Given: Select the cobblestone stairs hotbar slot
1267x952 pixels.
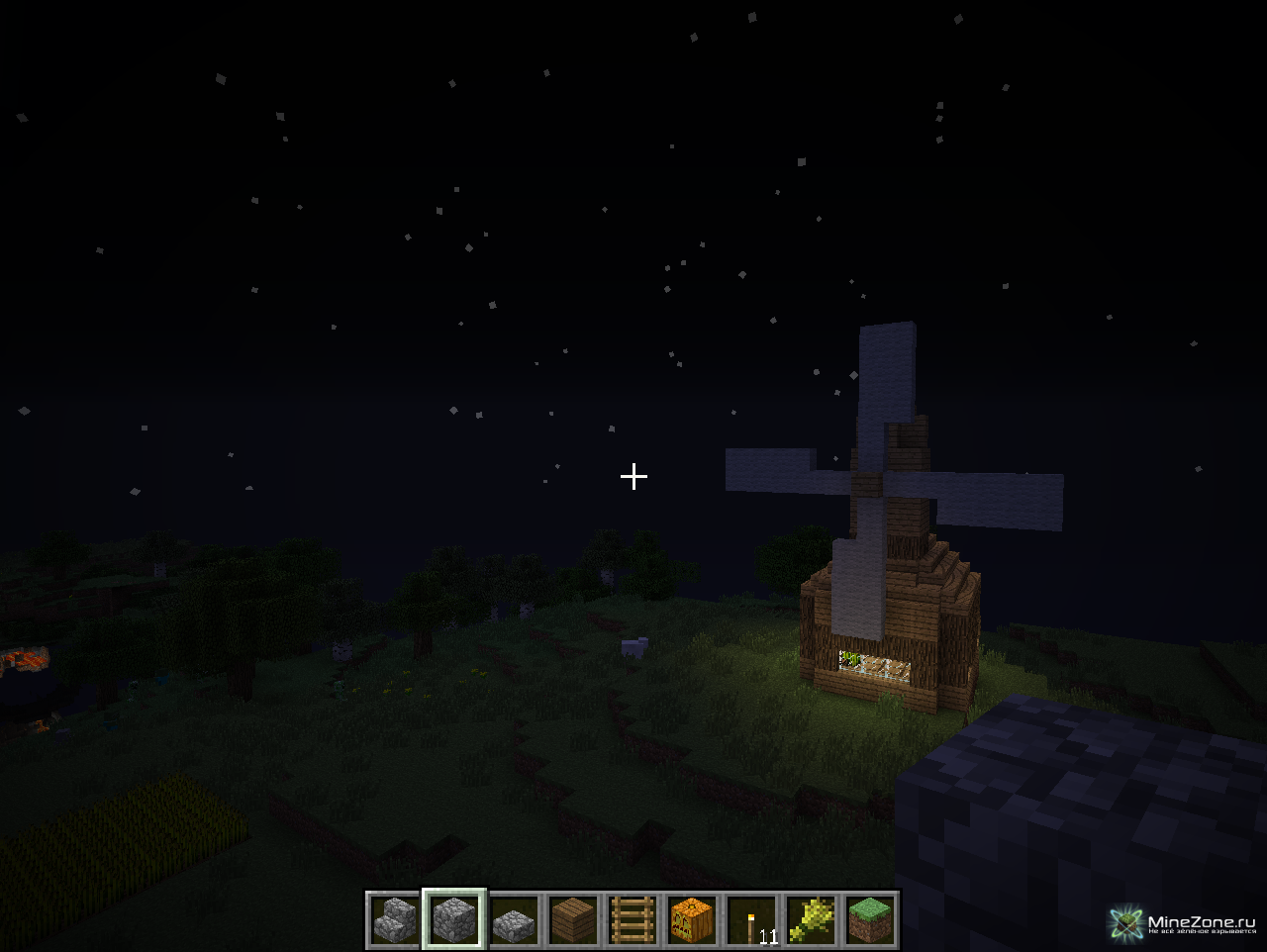Looking at the screenshot, I should (x=395, y=920).
